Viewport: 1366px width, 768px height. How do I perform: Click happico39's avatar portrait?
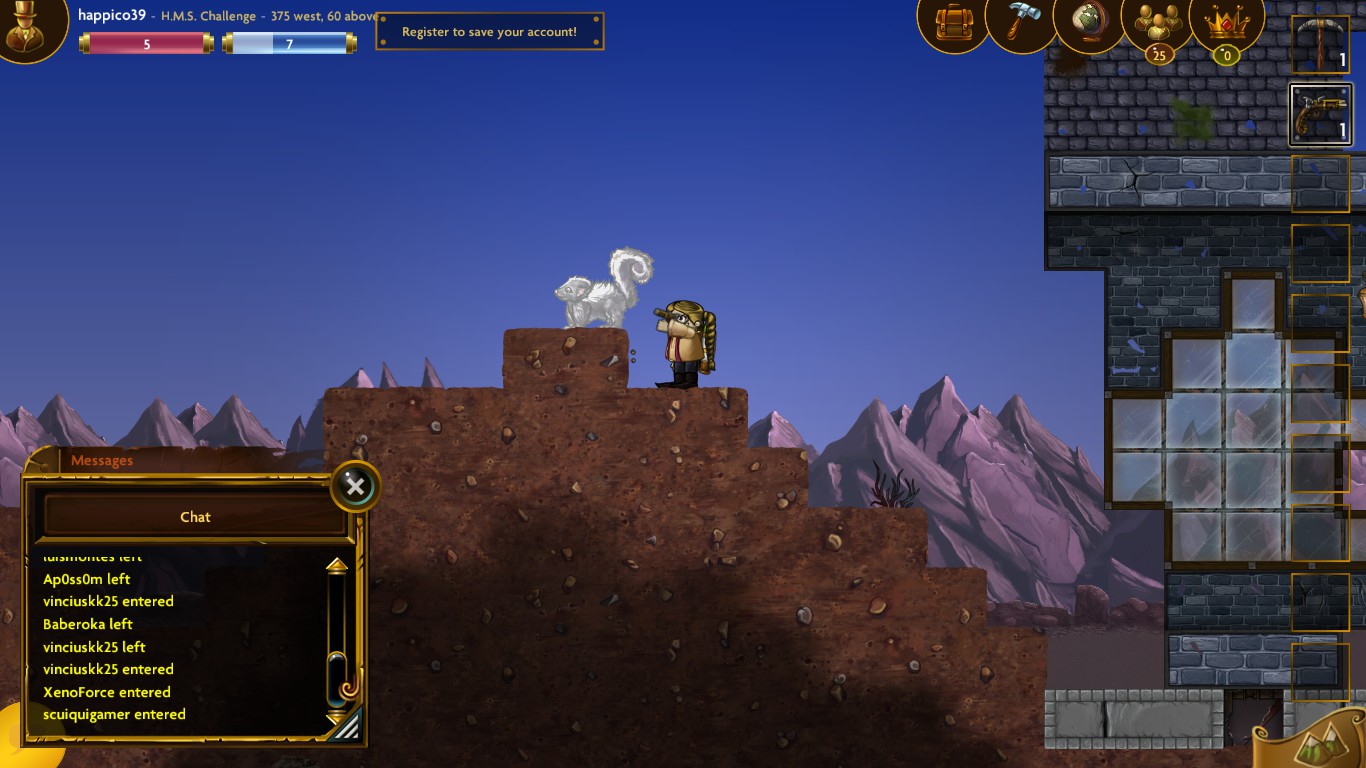click(x=30, y=30)
